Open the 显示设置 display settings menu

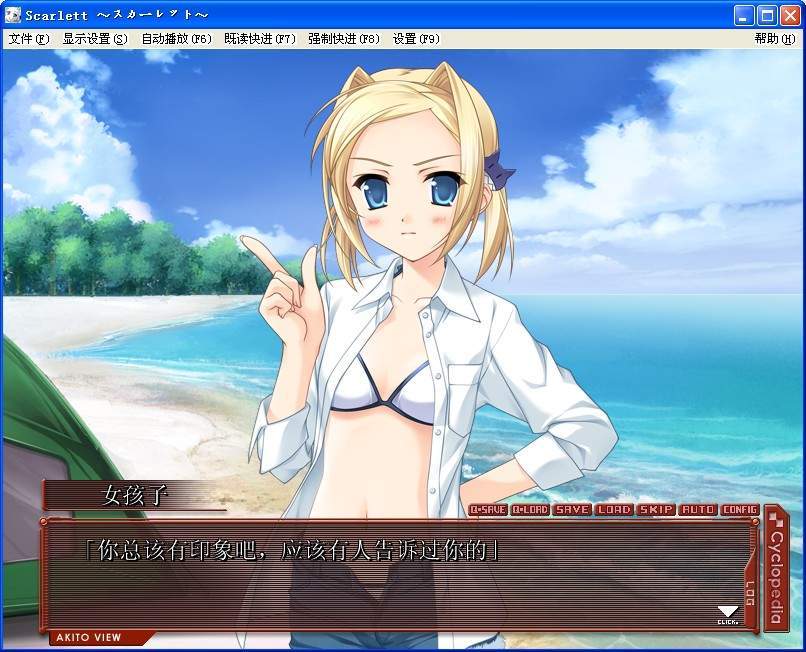(x=95, y=39)
